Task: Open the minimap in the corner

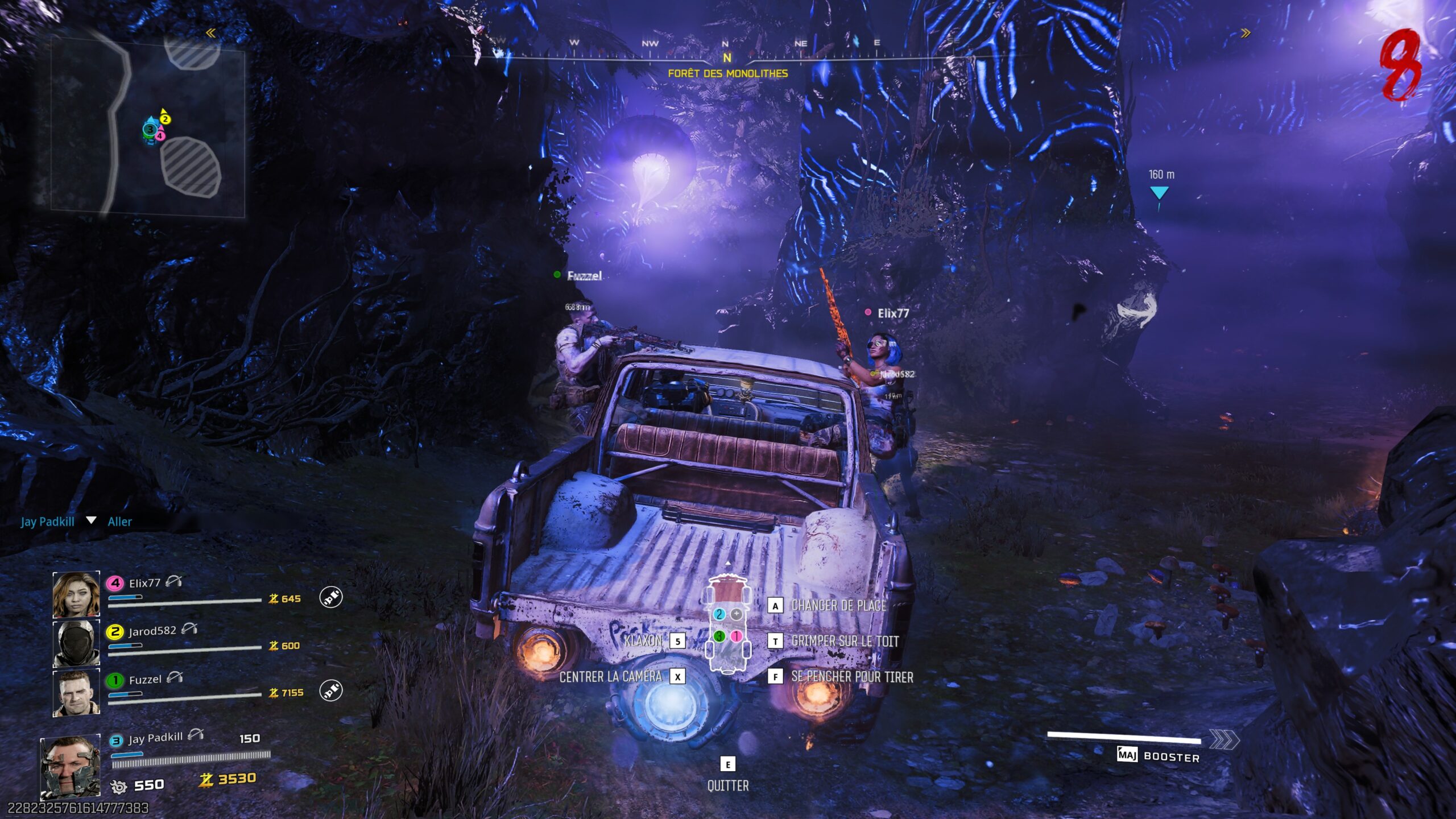Action: pyautogui.click(x=148, y=125)
